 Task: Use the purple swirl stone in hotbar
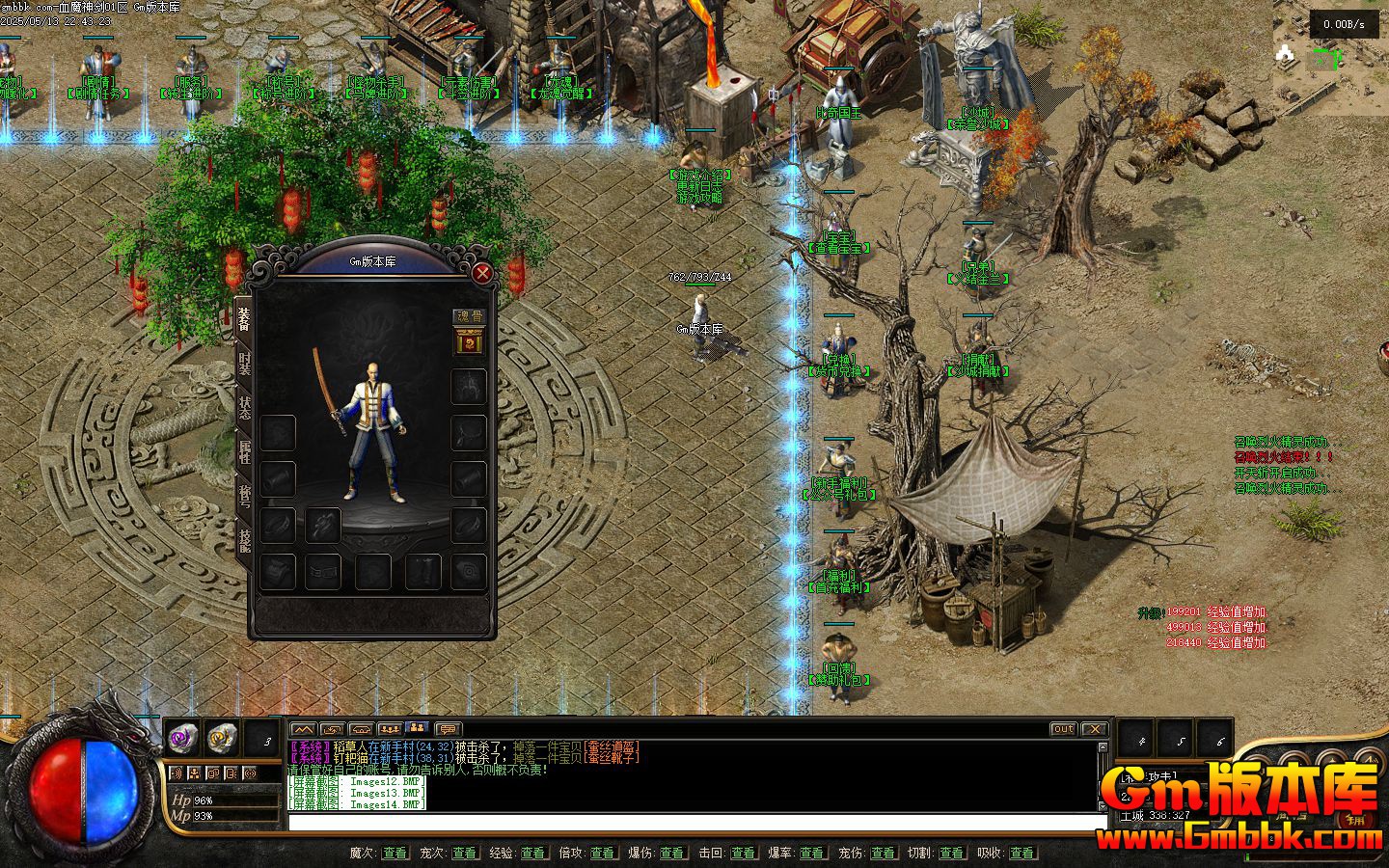click(182, 739)
